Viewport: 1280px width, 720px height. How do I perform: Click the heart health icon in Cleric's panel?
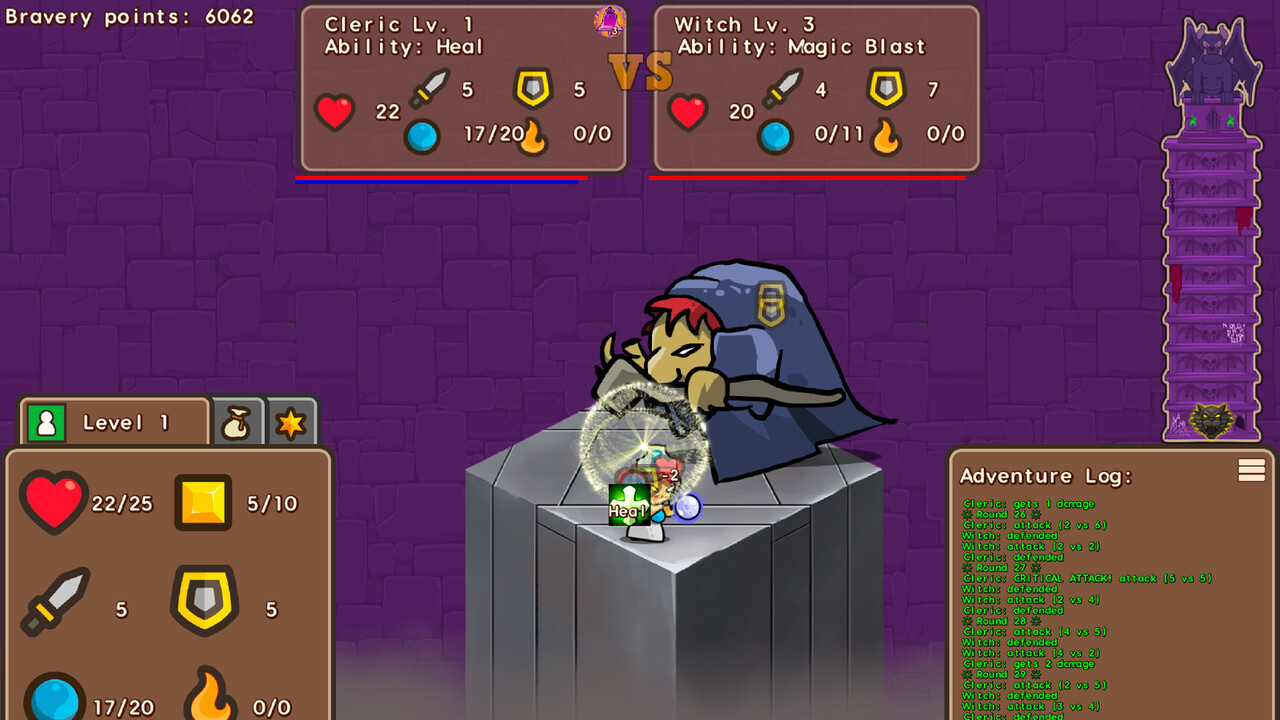click(x=335, y=112)
